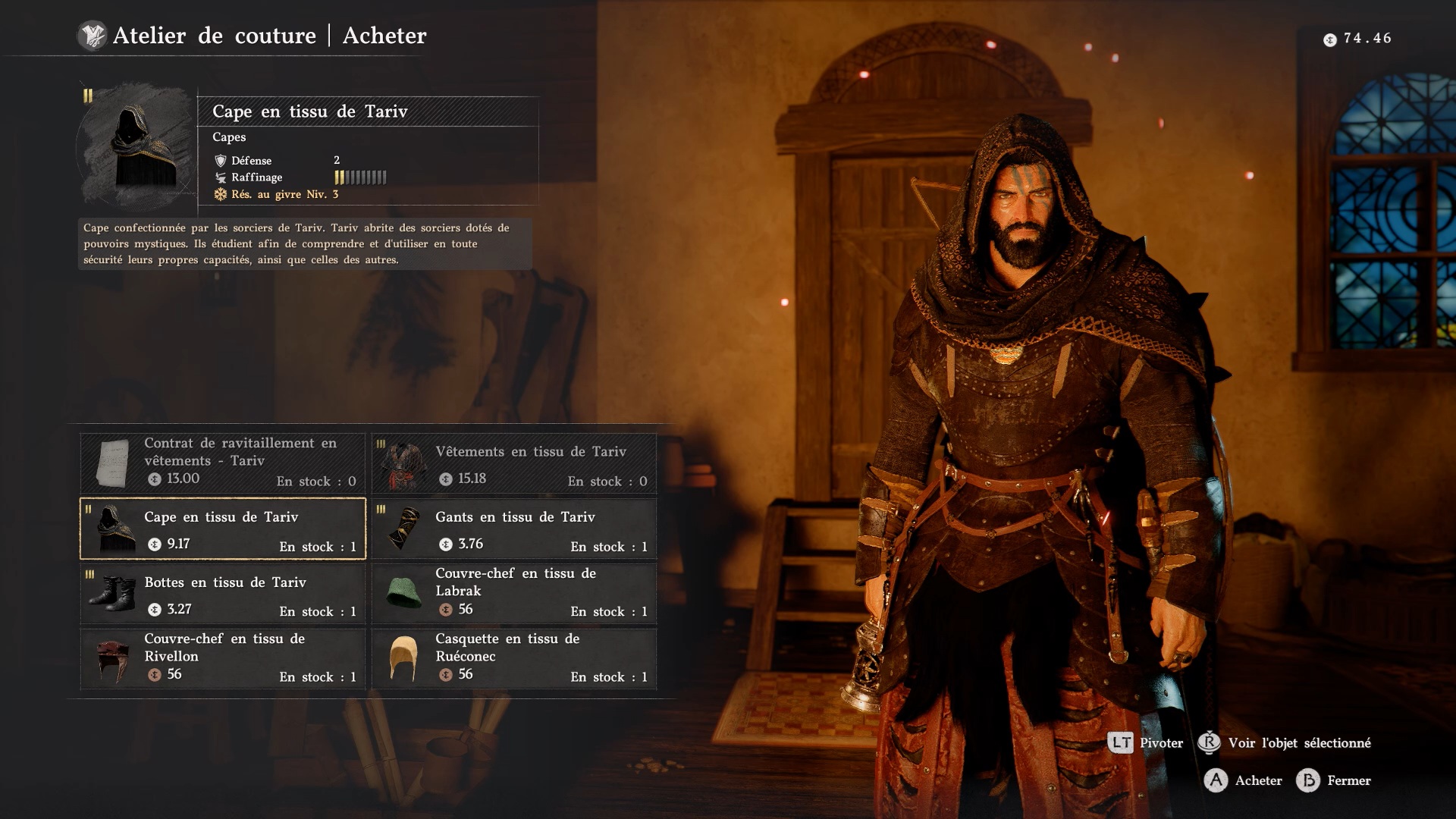
Task: Select Couvre-chef en tissu de Rivellon
Action: [223, 658]
